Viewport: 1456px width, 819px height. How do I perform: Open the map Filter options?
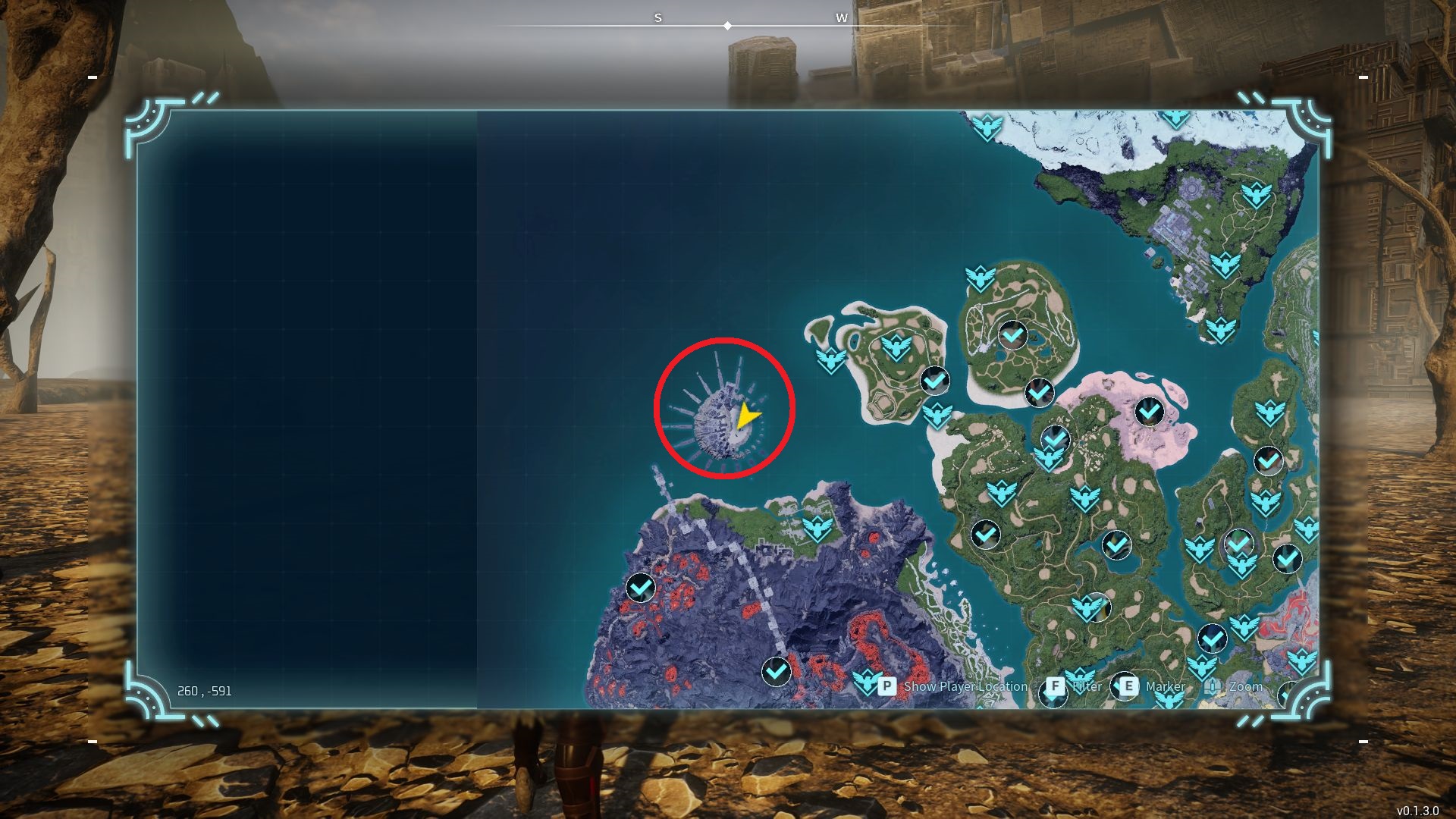tap(1055, 686)
